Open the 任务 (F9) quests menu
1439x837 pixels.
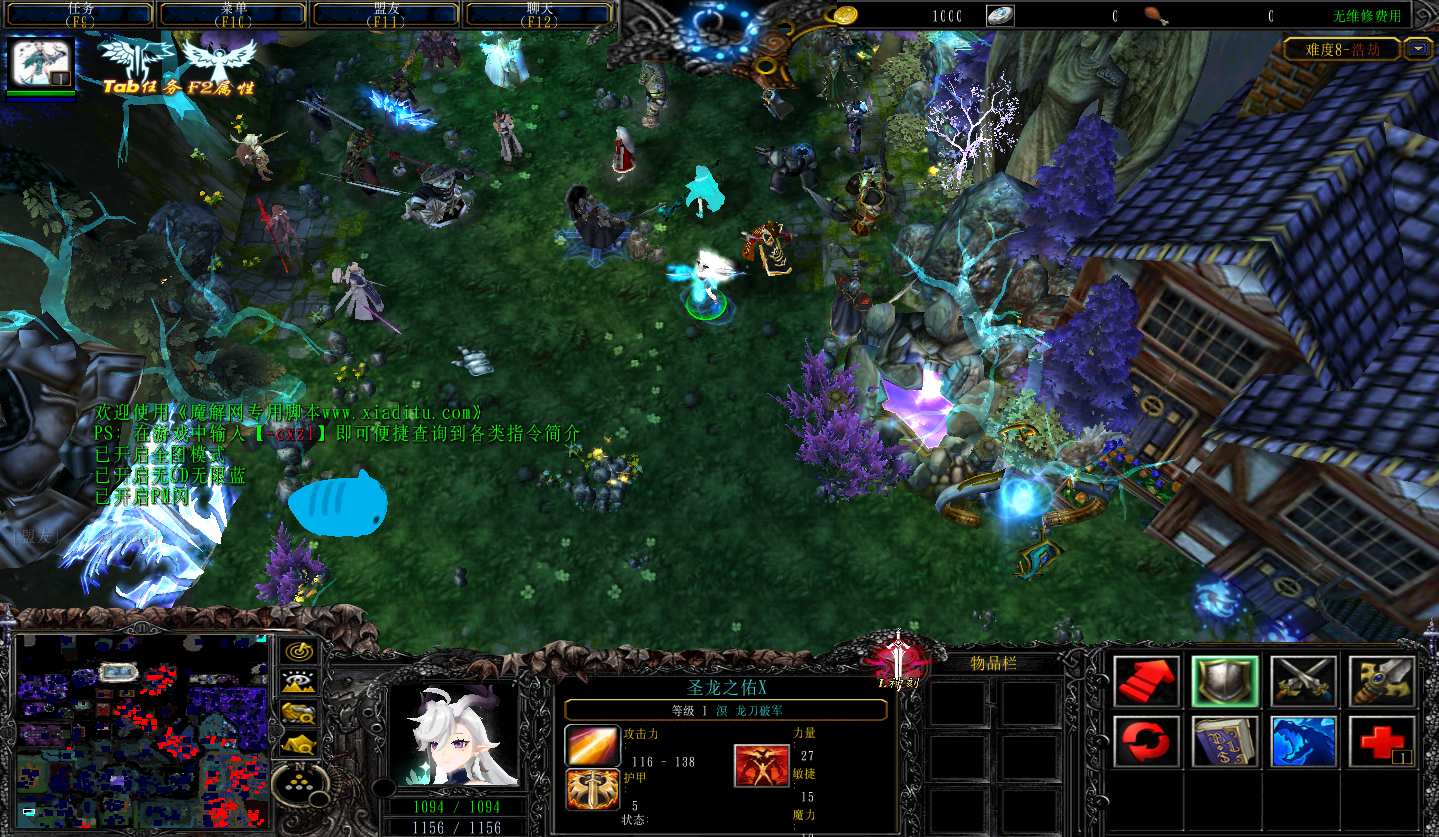click(x=80, y=14)
